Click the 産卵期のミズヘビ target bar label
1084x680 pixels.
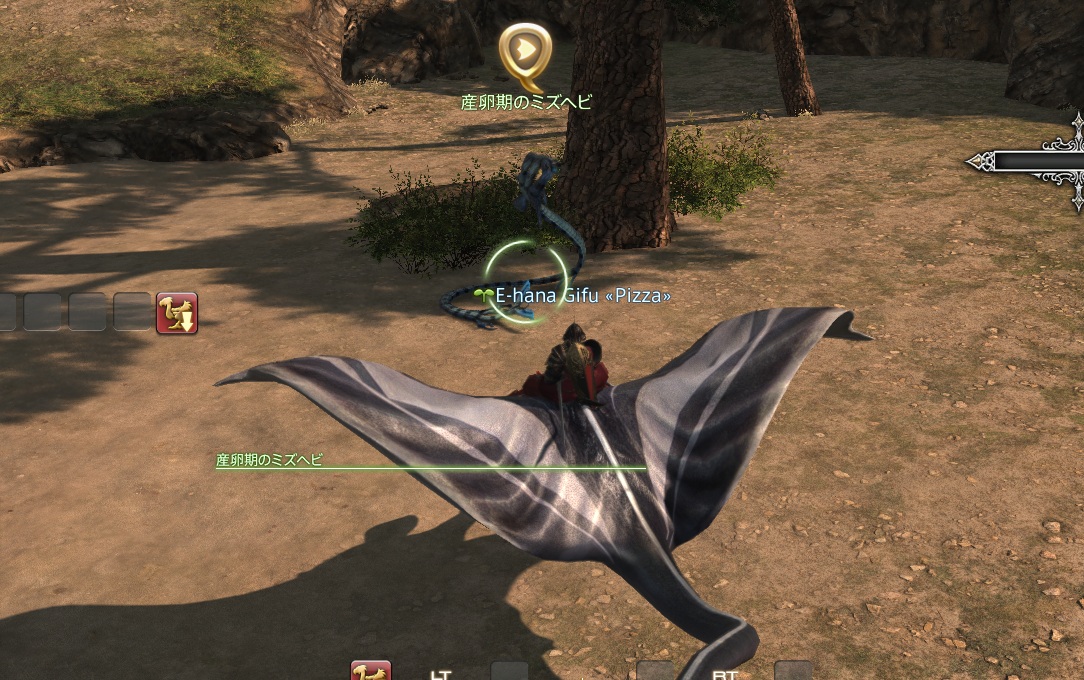[x=270, y=460]
